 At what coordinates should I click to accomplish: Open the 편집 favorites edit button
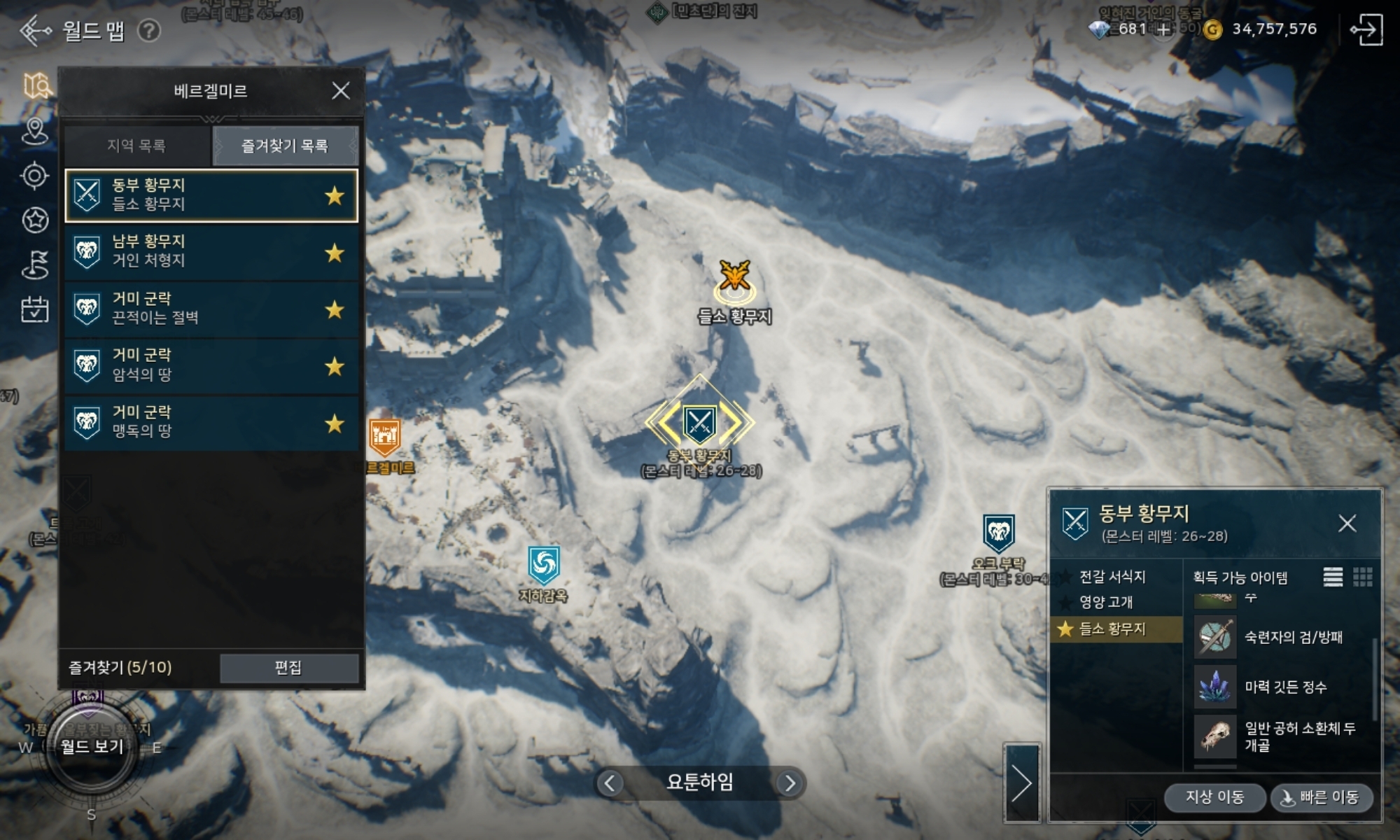288,668
